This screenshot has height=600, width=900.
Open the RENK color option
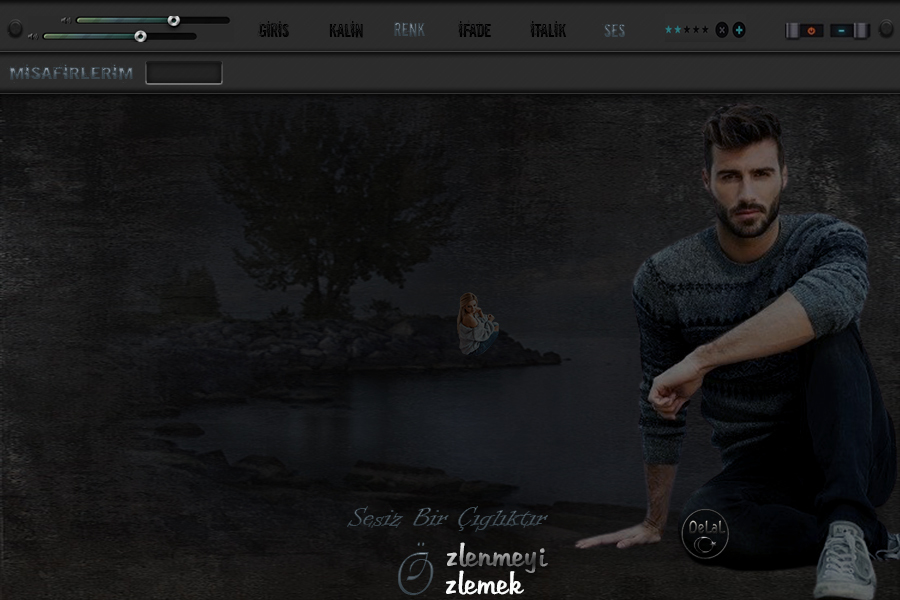pyautogui.click(x=409, y=30)
